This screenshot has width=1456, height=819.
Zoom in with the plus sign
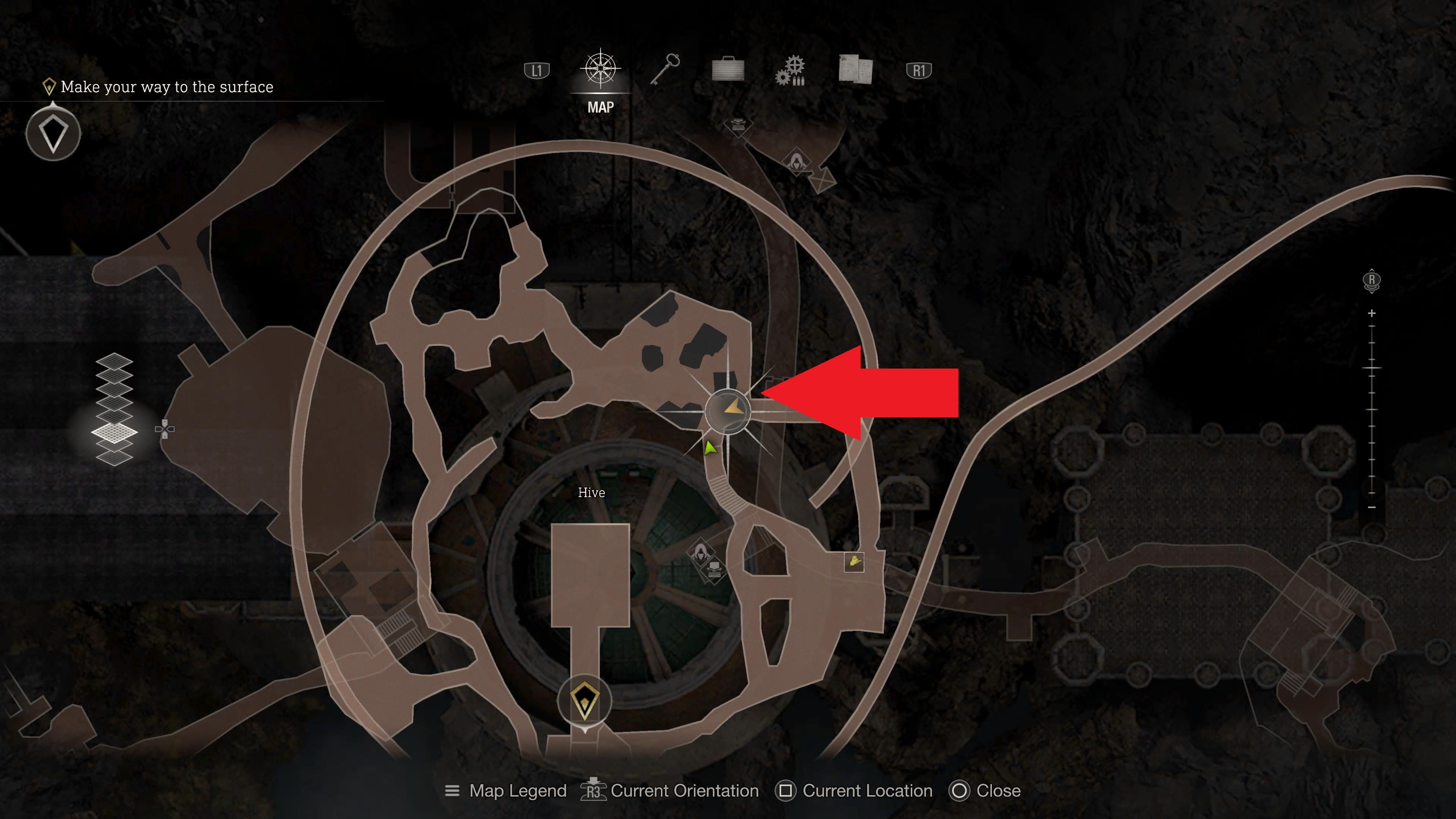coord(1372,313)
